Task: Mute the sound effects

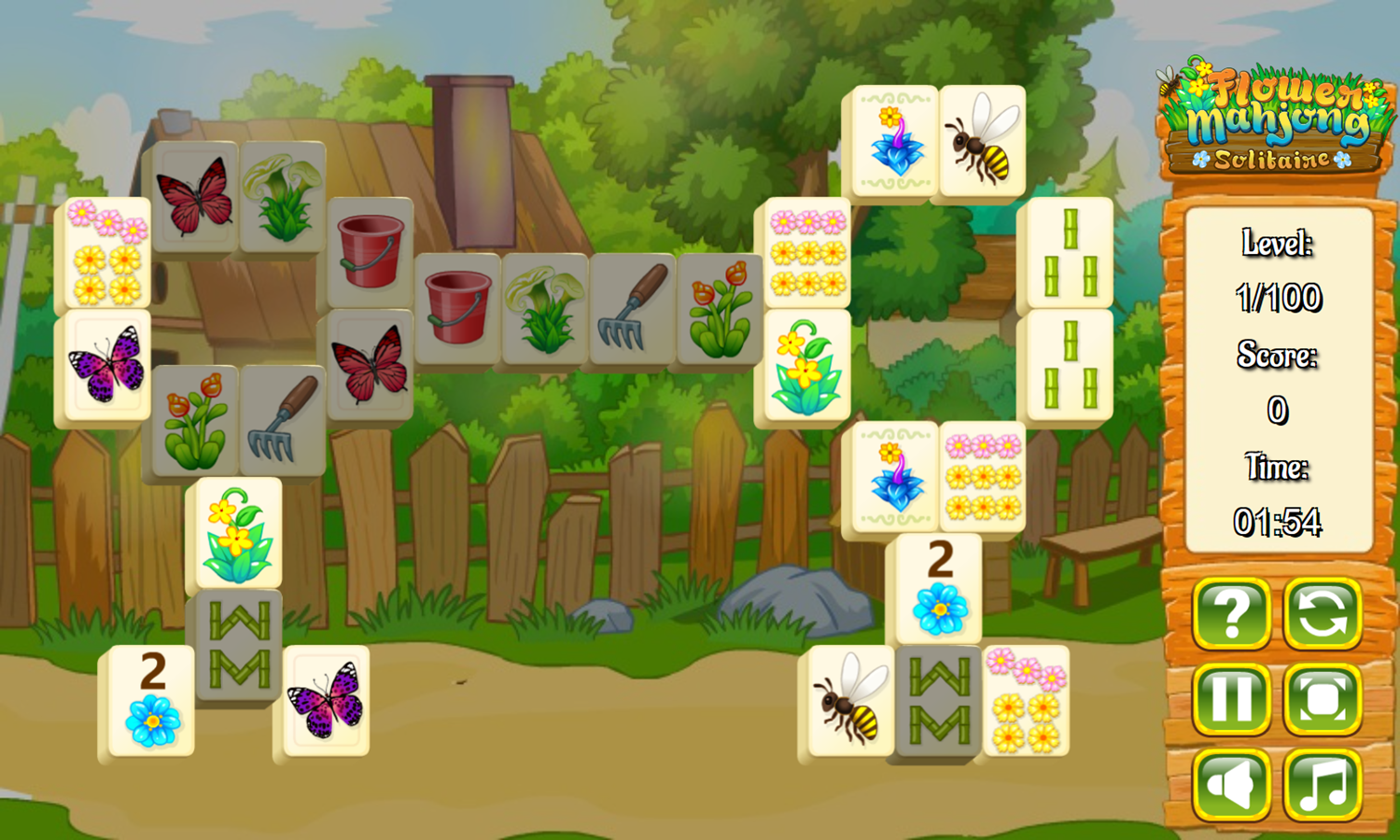Action: 1230,786
